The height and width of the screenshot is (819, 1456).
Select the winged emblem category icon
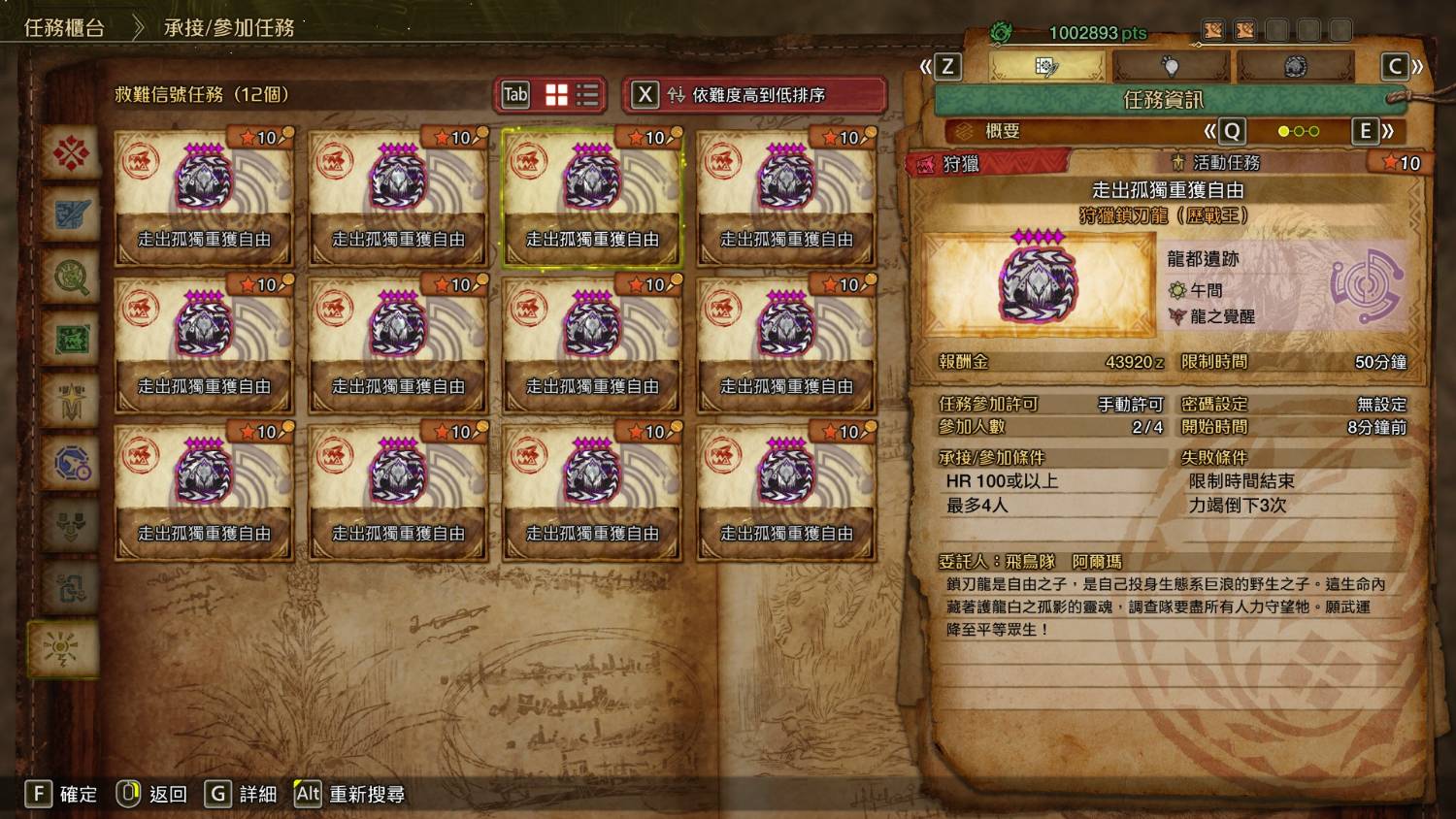[72, 402]
